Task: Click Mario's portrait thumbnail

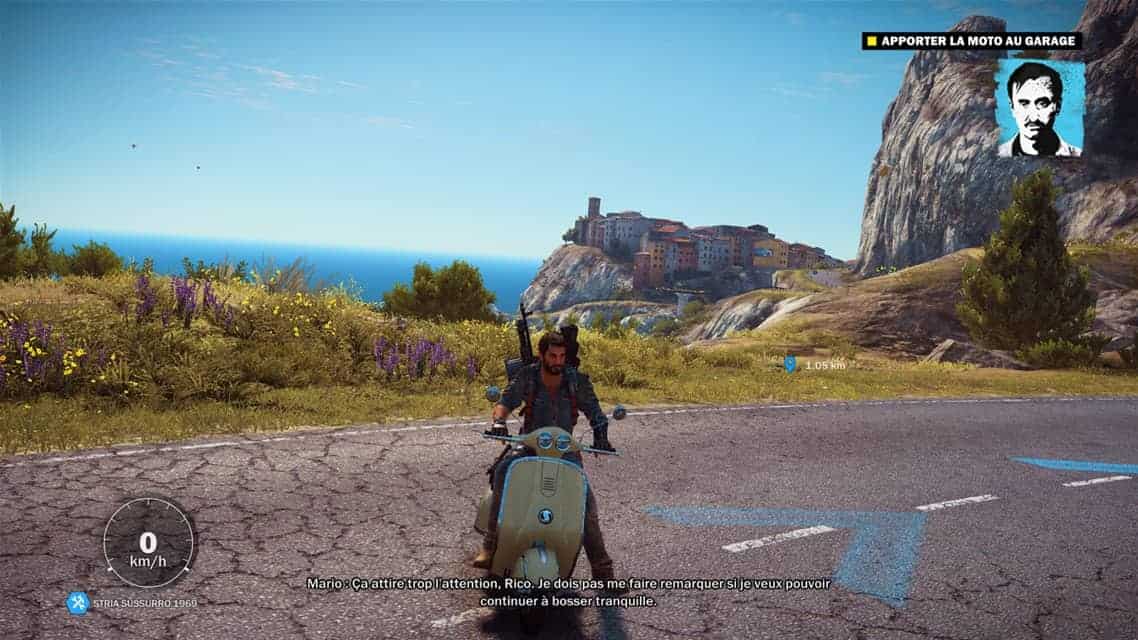Action: coord(1040,108)
